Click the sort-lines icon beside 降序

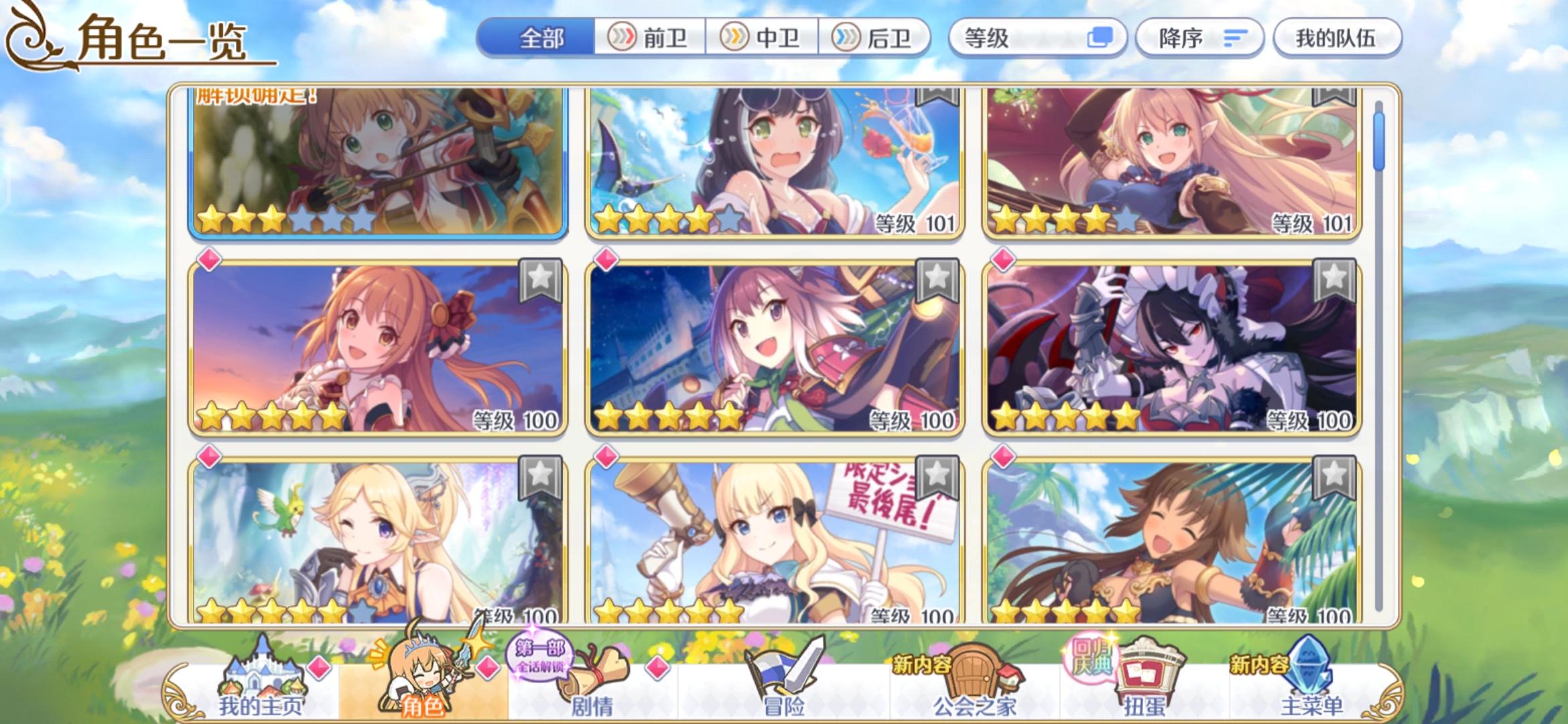(1236, 38)
